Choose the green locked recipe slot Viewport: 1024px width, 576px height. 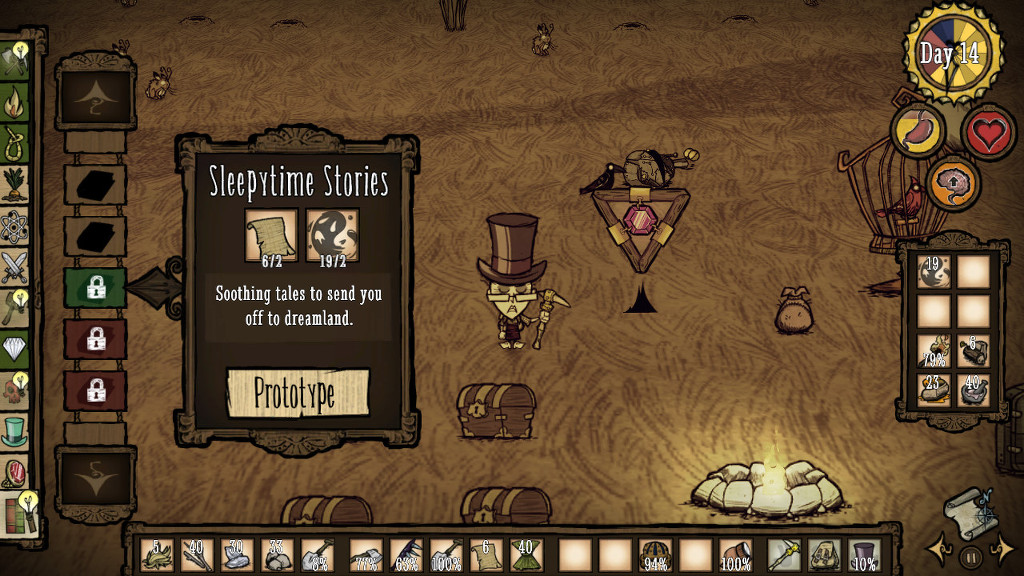coord(95,288)
